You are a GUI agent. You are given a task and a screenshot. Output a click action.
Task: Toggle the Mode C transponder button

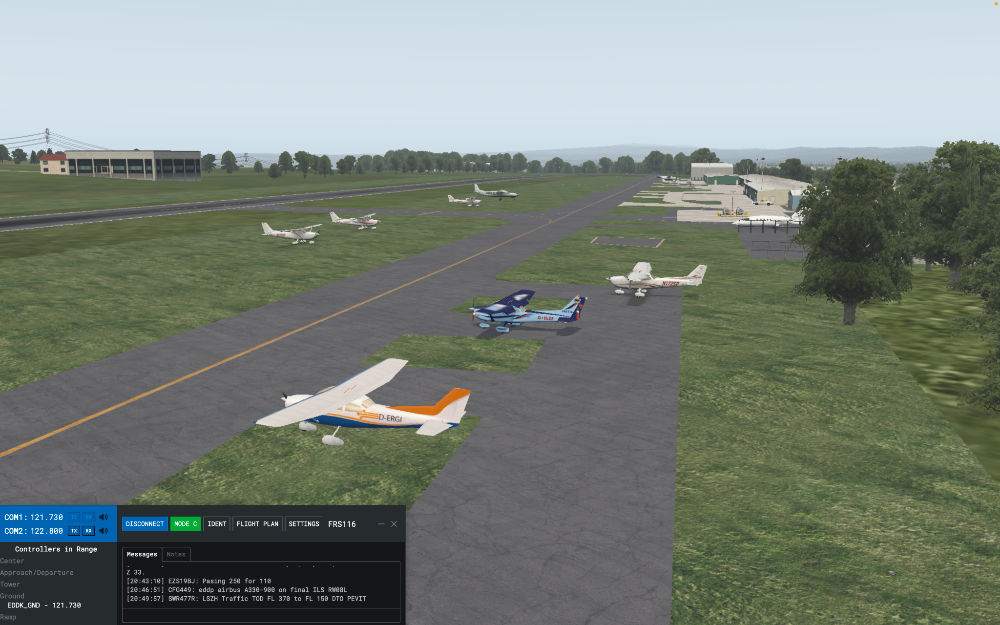tap(185, 524)
